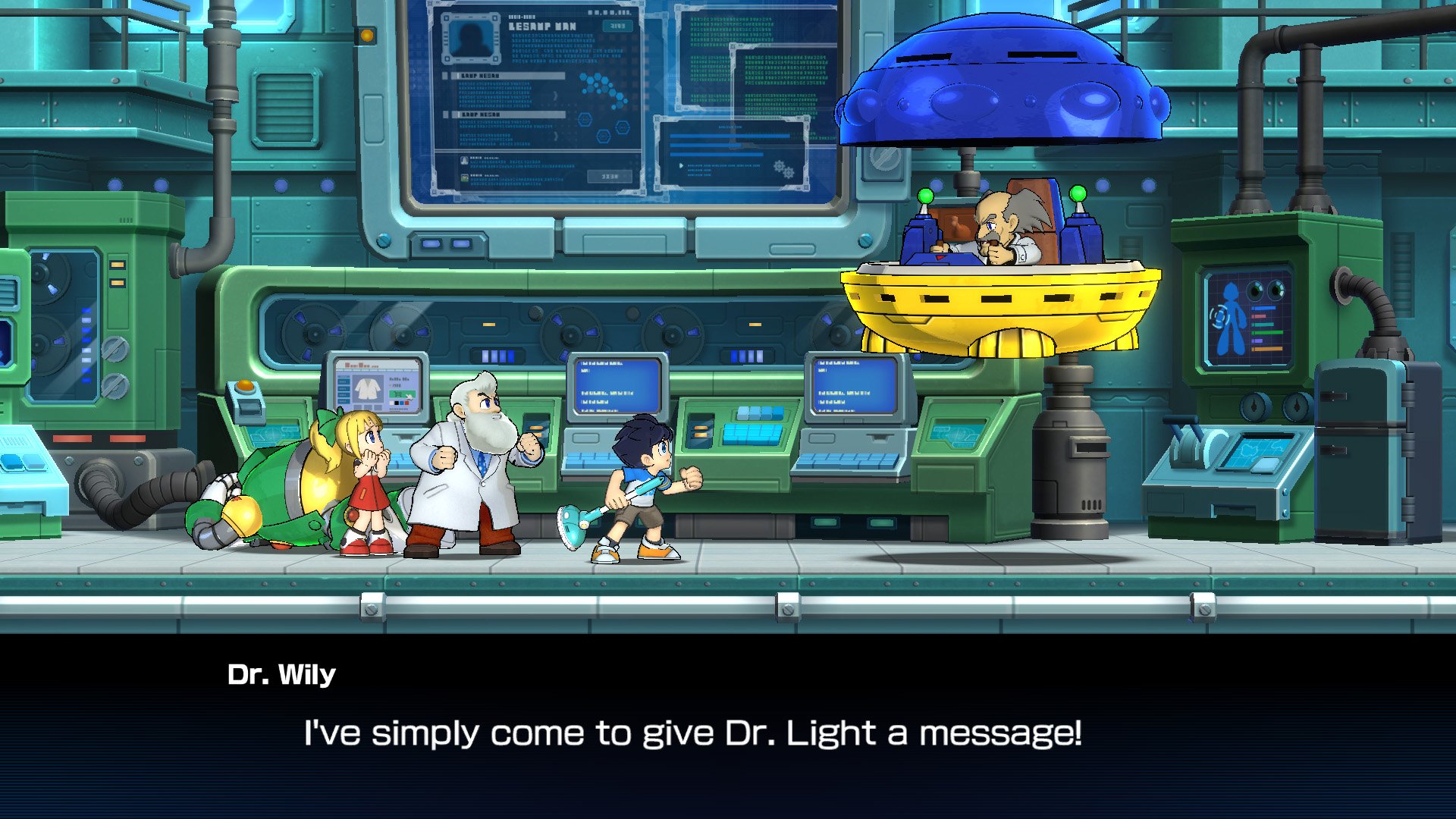Screen dimensions: 1456x819
Task: Click the confirm button at the profile panel's bottom
Action: [x=610, y=177]
